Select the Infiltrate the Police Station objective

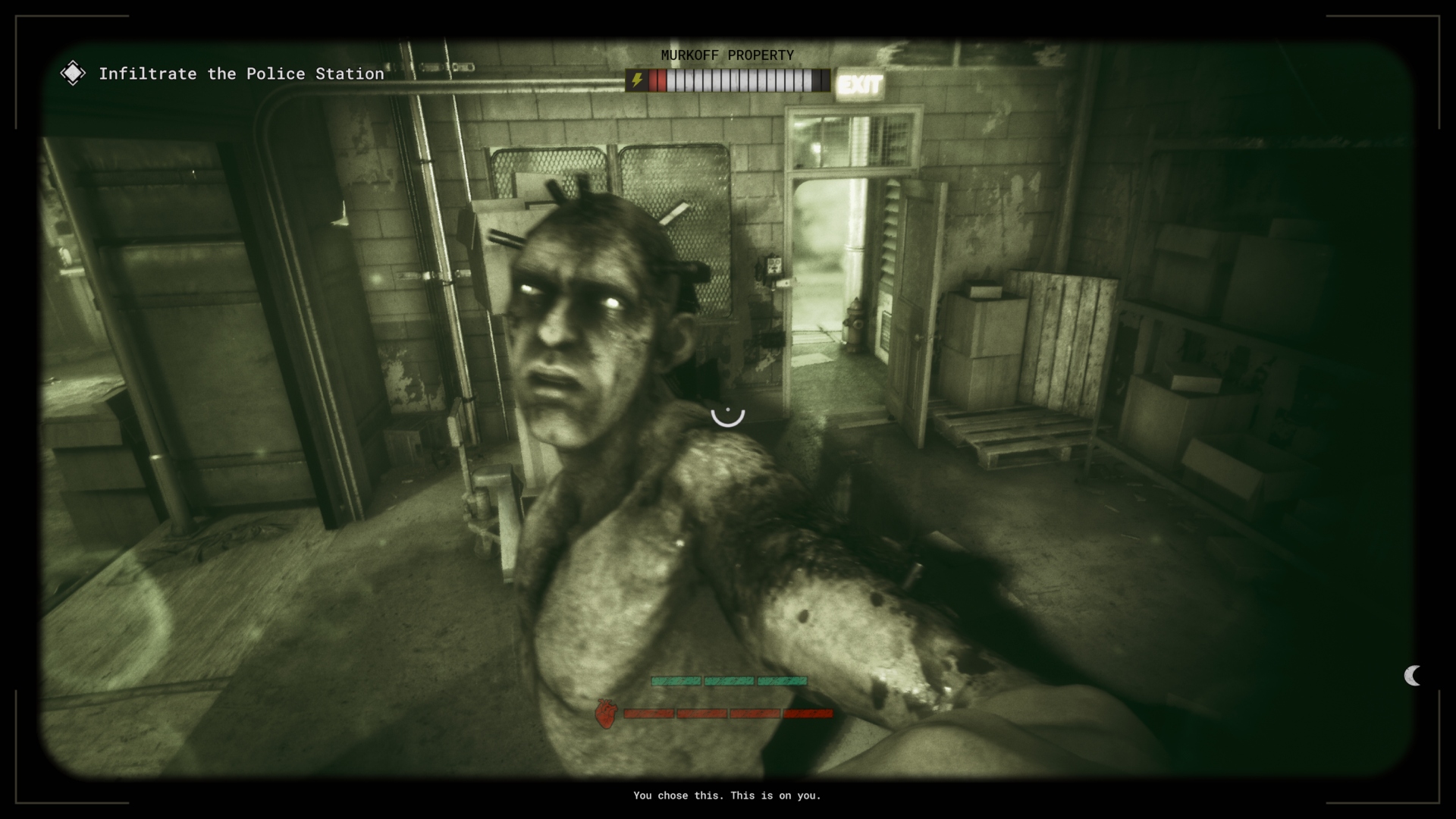(240, 74)
